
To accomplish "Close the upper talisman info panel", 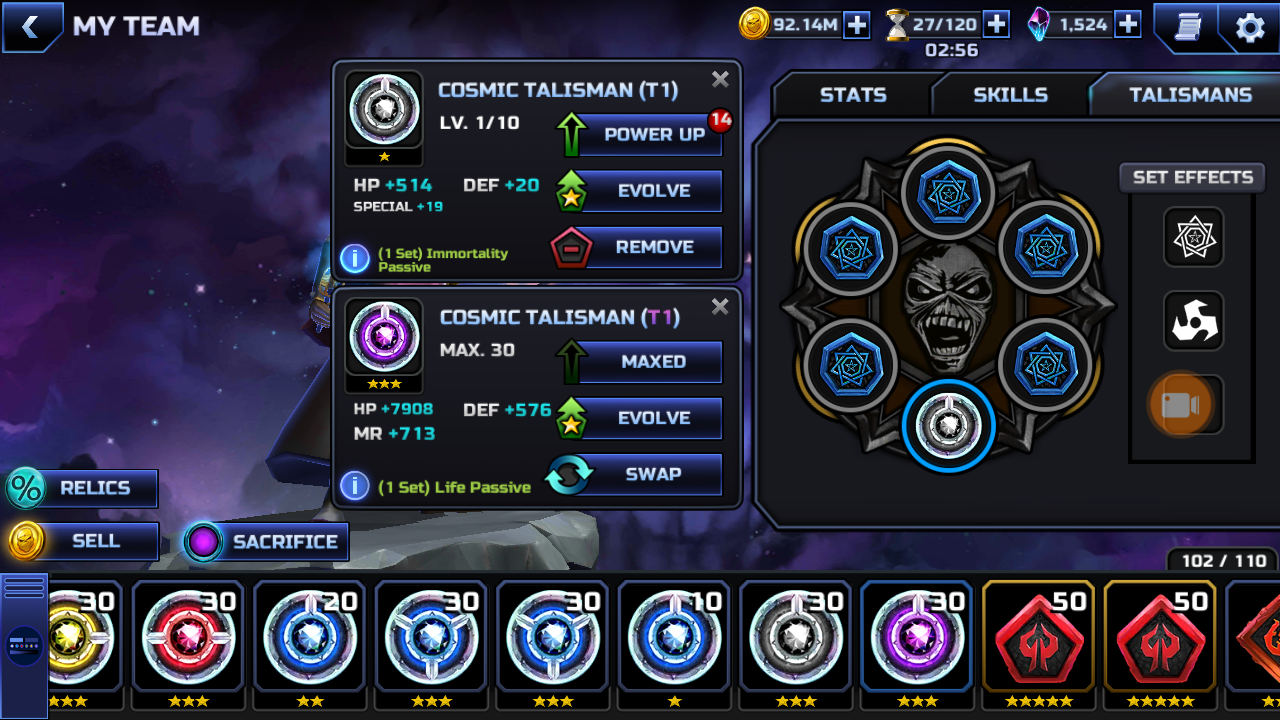I will [720, 80].
